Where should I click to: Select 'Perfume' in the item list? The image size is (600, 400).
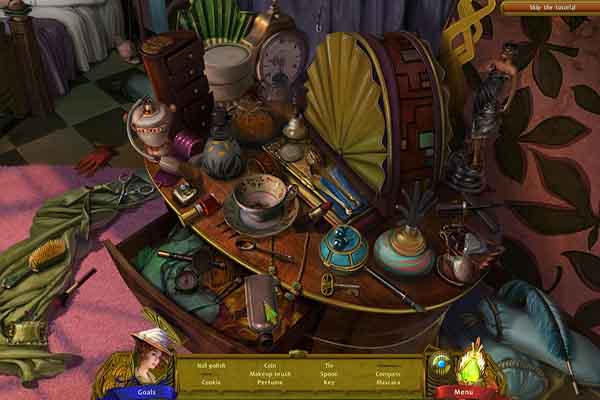coord(268,381)
